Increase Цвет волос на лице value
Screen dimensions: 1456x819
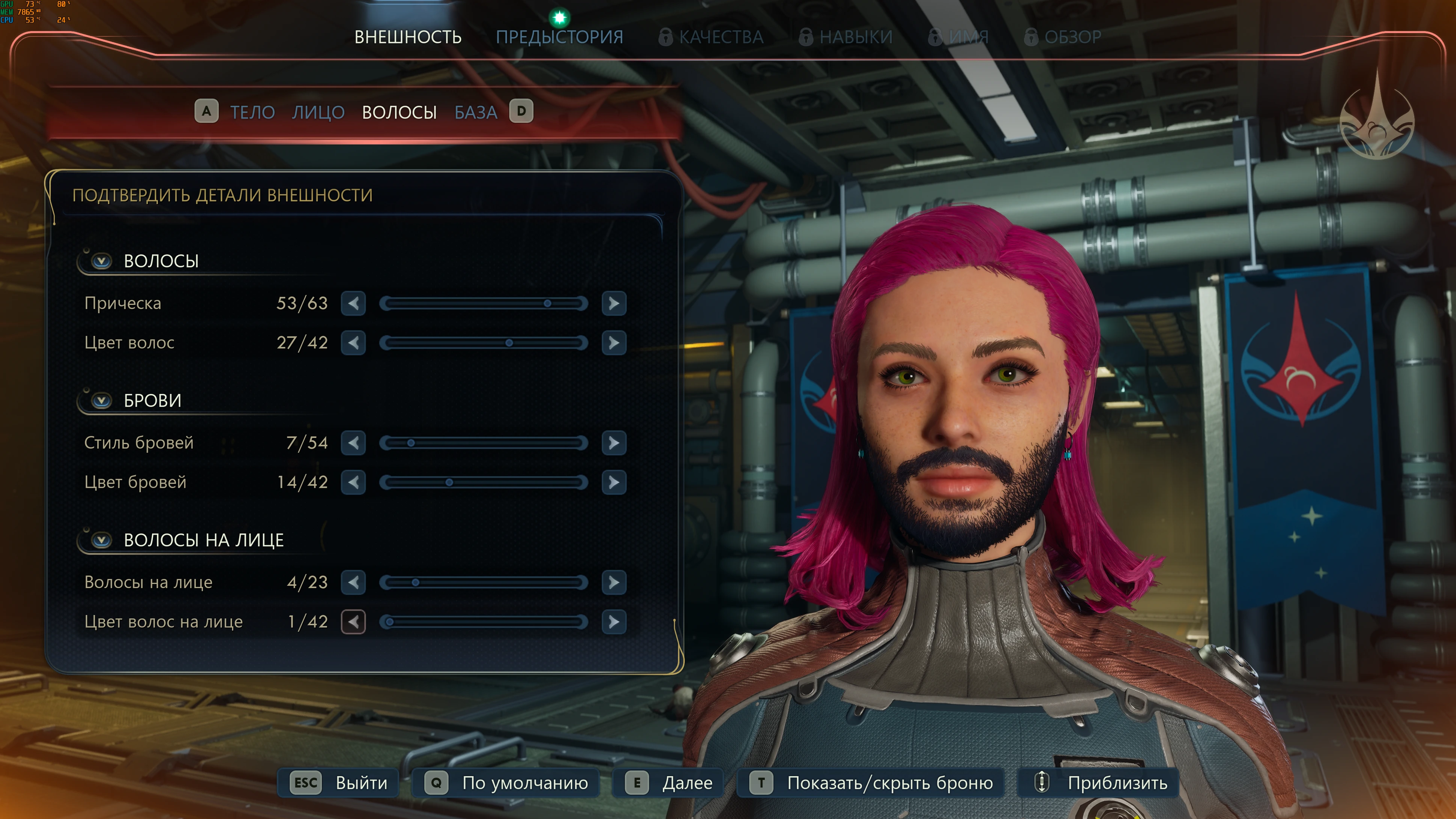[x=614, y=622]
